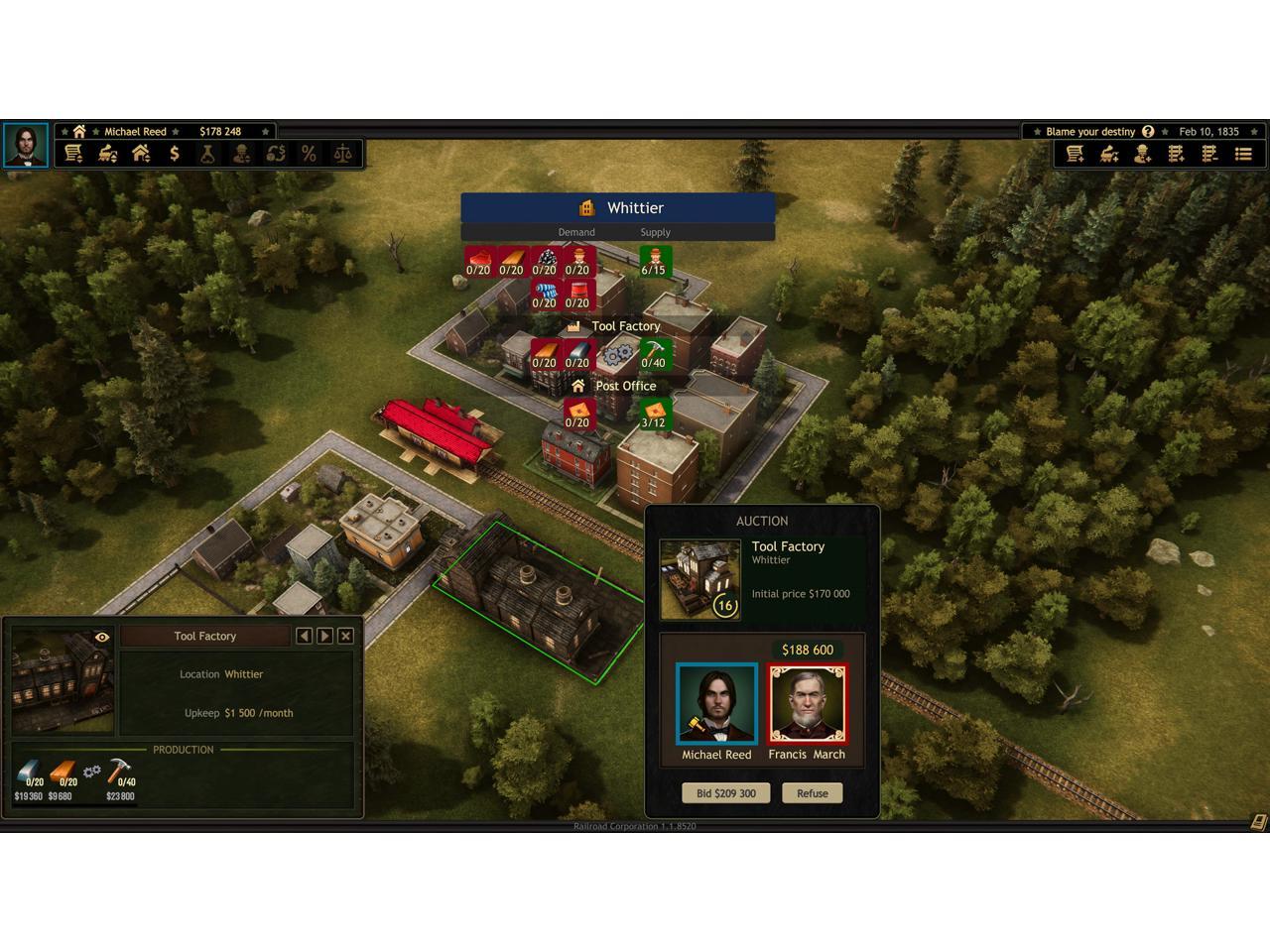This screenshot has height=952, width=1270.
Task: Click the add new train icon
Action: 1109,154
